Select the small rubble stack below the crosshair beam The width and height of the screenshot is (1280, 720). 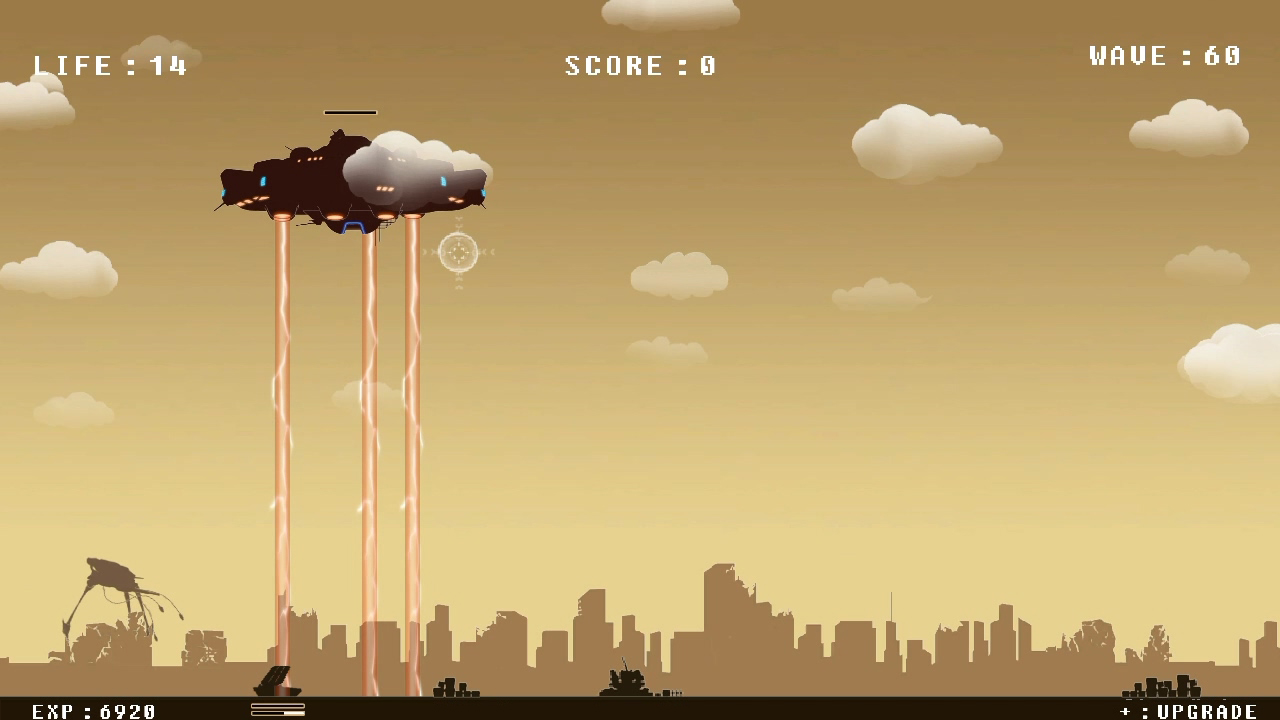coord(454,688)
